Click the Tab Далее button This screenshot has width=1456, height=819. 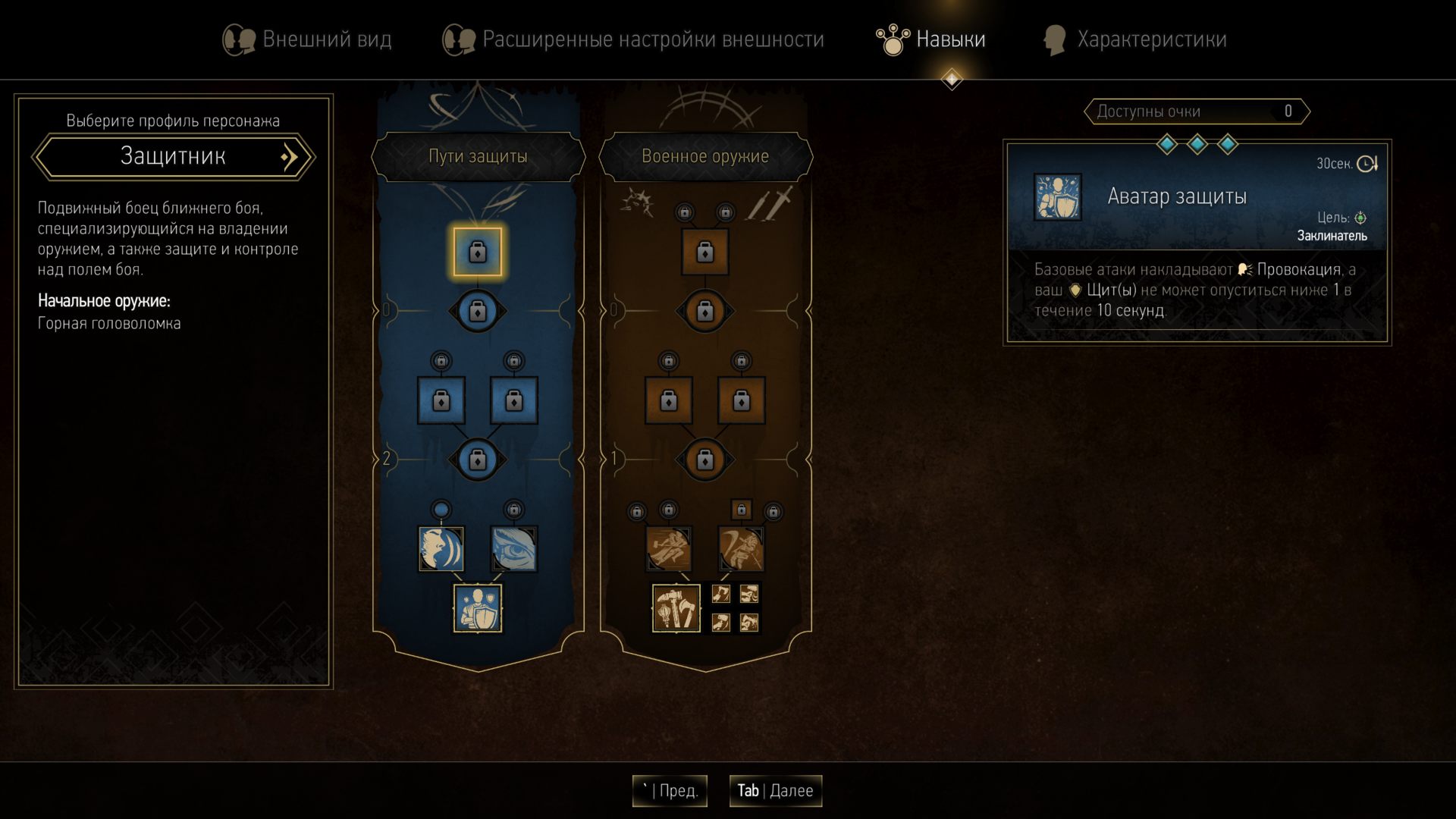pos(775,791)
